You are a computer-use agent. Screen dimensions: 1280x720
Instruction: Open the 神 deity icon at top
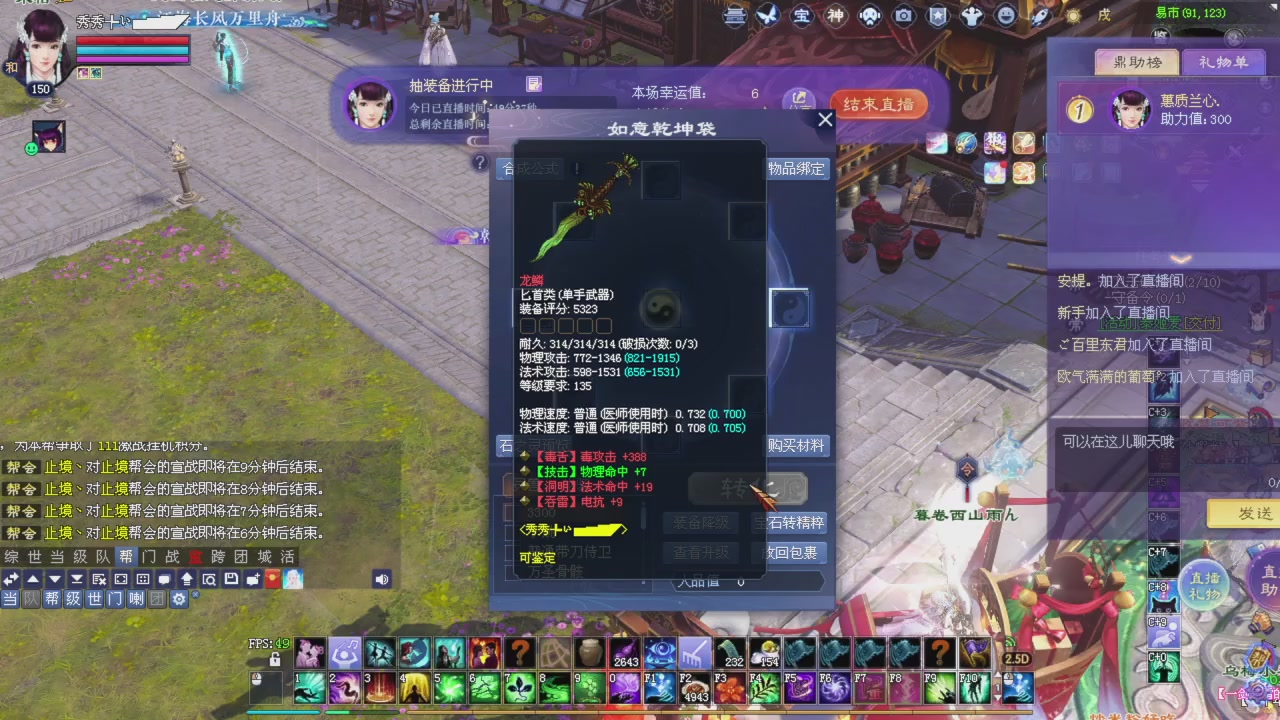point(837,17)
